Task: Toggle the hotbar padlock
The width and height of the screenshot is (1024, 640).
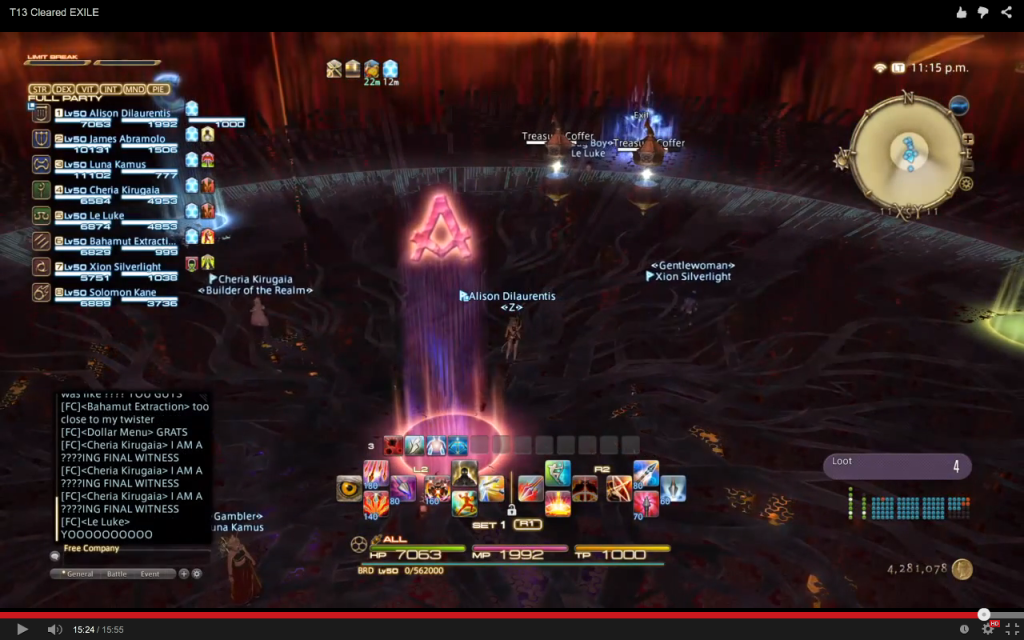Action: click(511, 510)
